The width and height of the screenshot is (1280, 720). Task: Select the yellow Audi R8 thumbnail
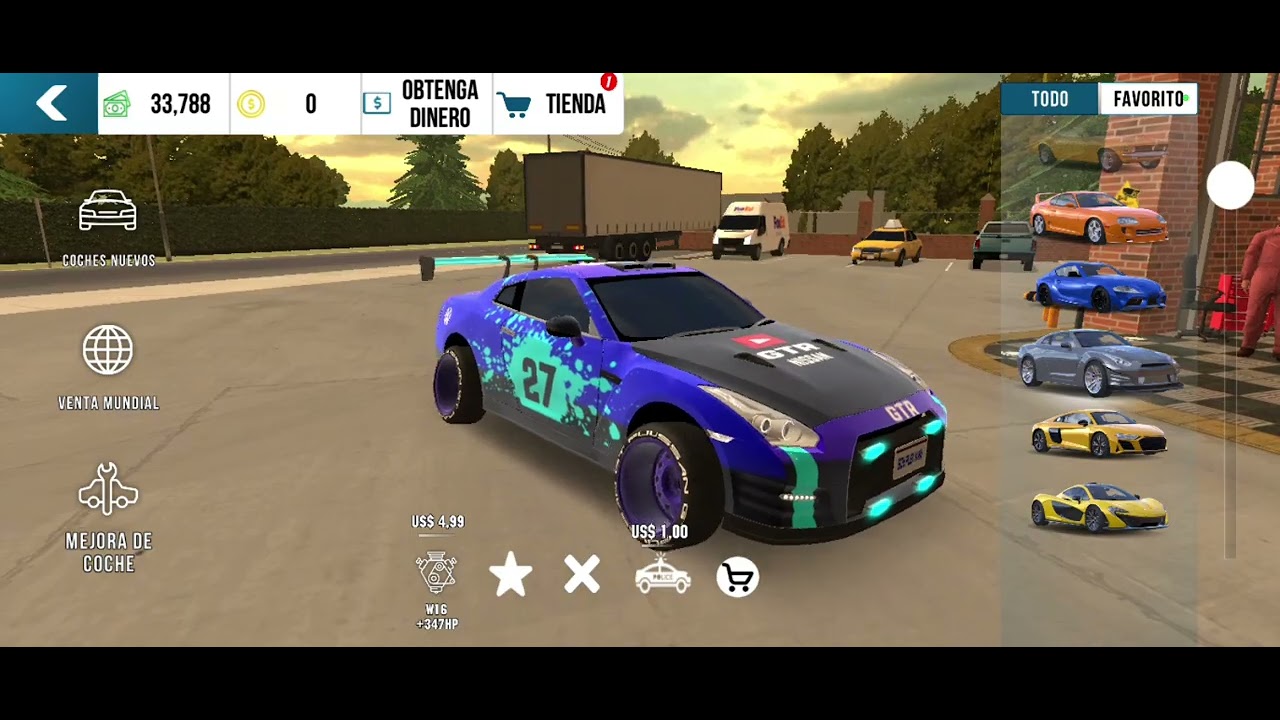1098,433
